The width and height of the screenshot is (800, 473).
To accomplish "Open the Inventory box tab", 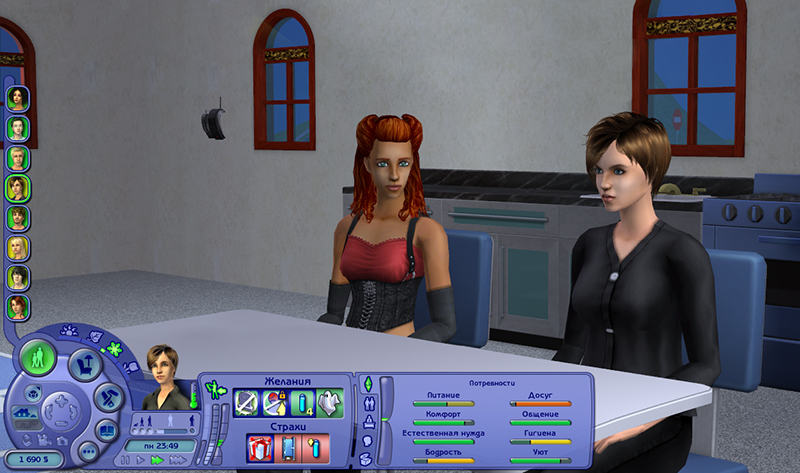I will pyautogui.click(x=368, y=458).
